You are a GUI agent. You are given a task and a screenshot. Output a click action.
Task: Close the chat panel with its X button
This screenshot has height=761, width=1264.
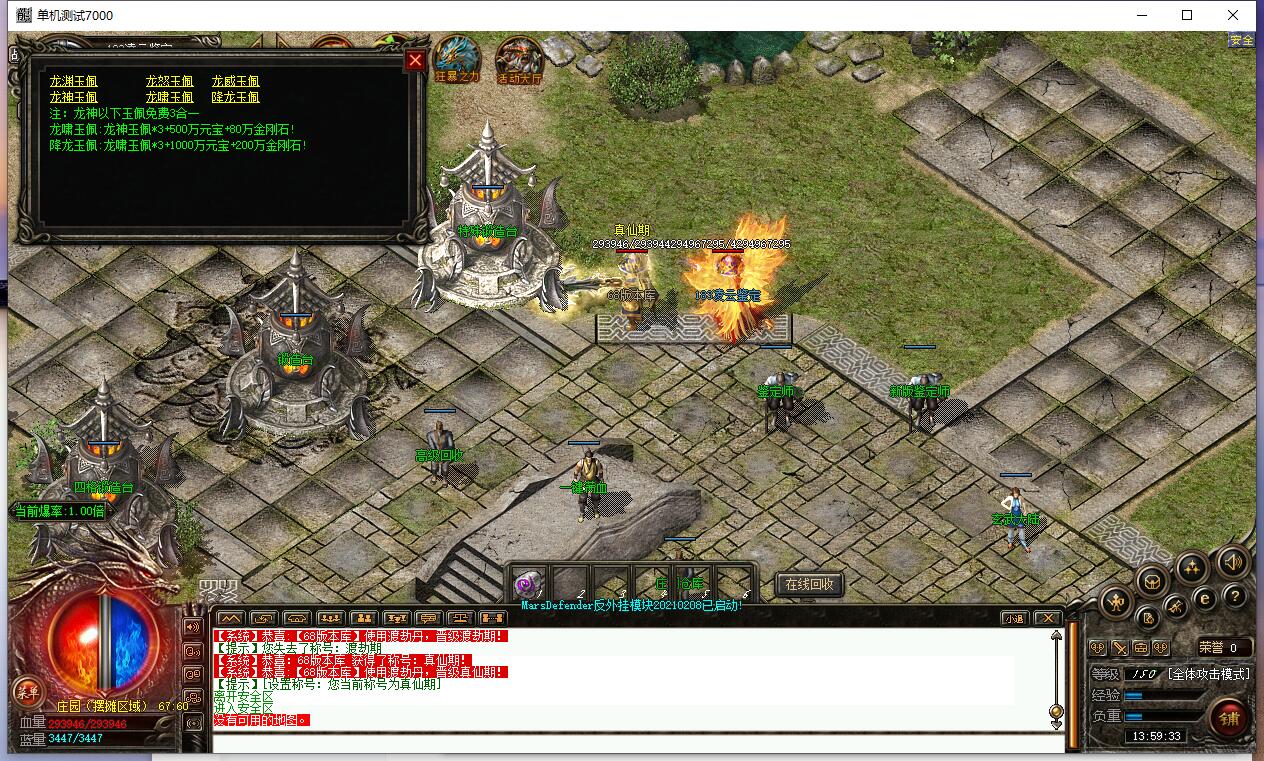[x=1046, y=618]
